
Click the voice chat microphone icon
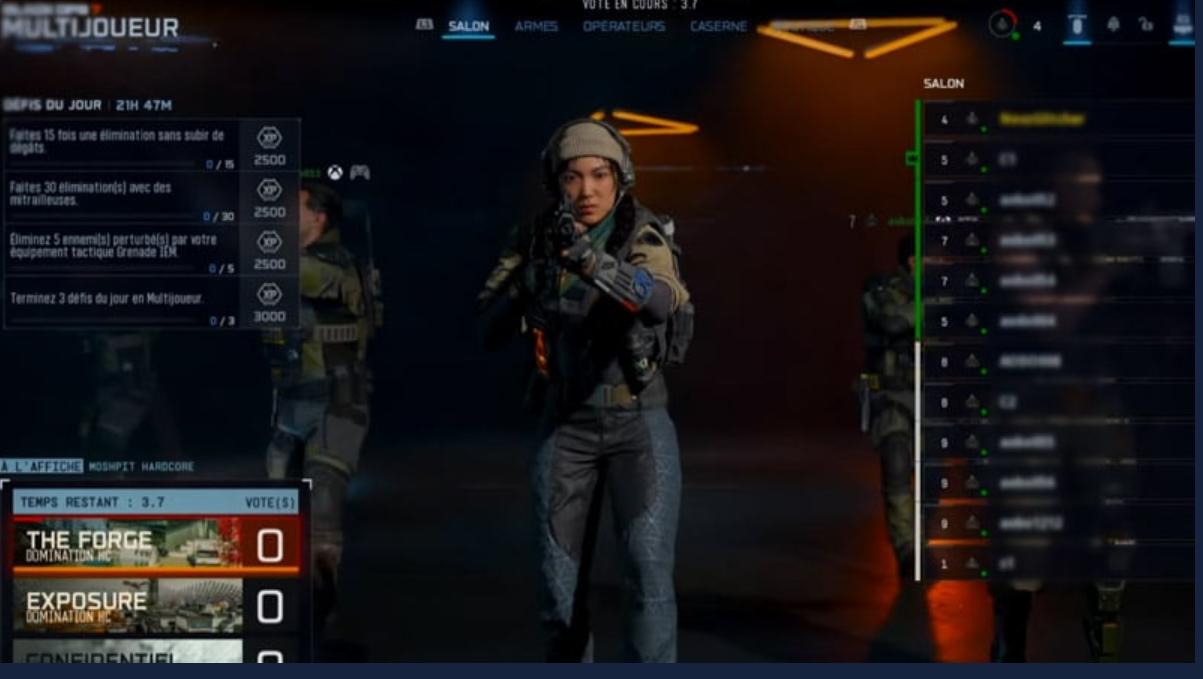pyautogui.click(x=1076, y=25)
